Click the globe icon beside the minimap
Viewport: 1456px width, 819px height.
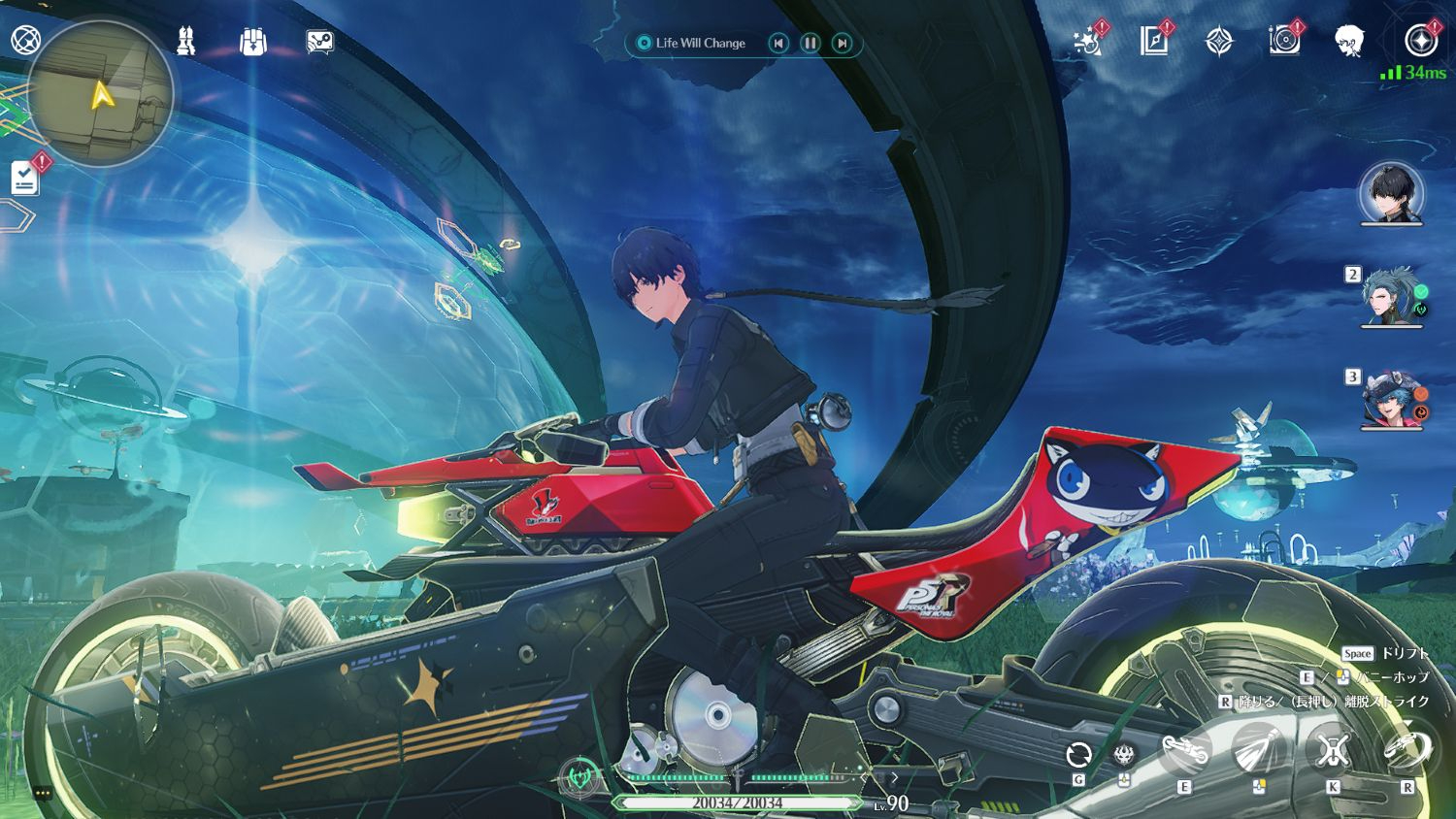pos(24,41)
